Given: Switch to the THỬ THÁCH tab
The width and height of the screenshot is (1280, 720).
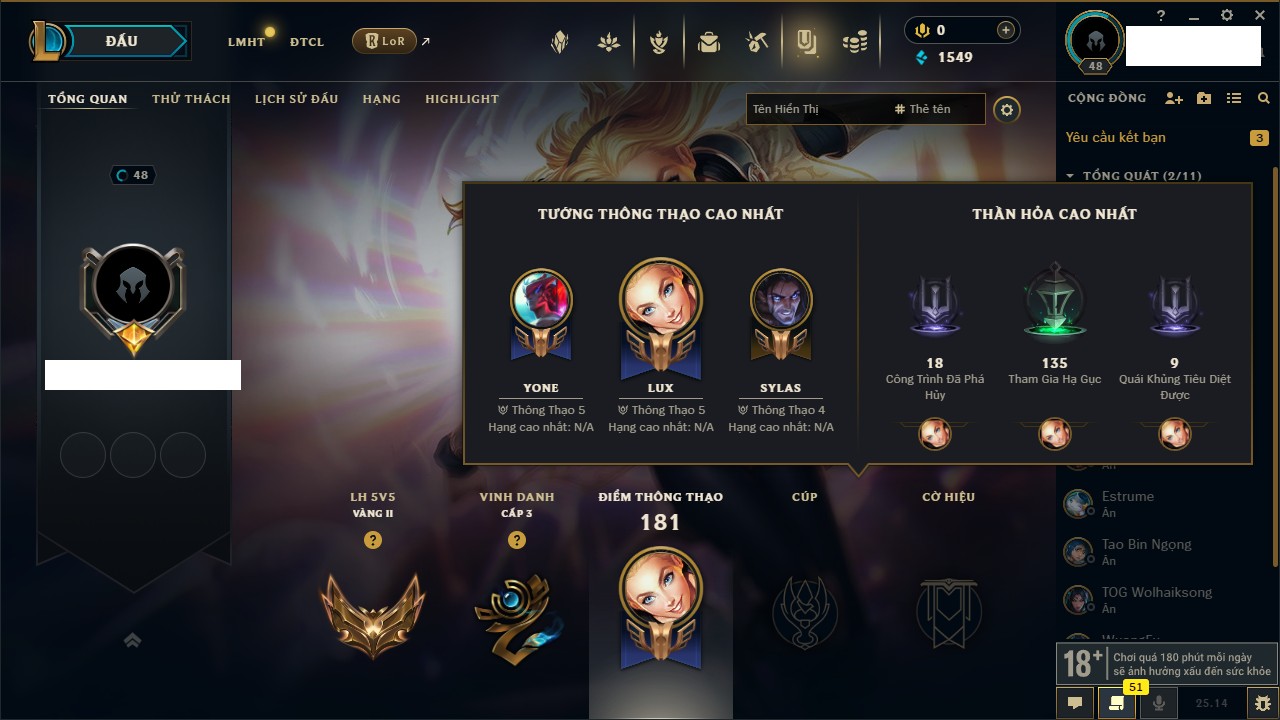Looking at the screenshot, I should [x=191, y=99].
